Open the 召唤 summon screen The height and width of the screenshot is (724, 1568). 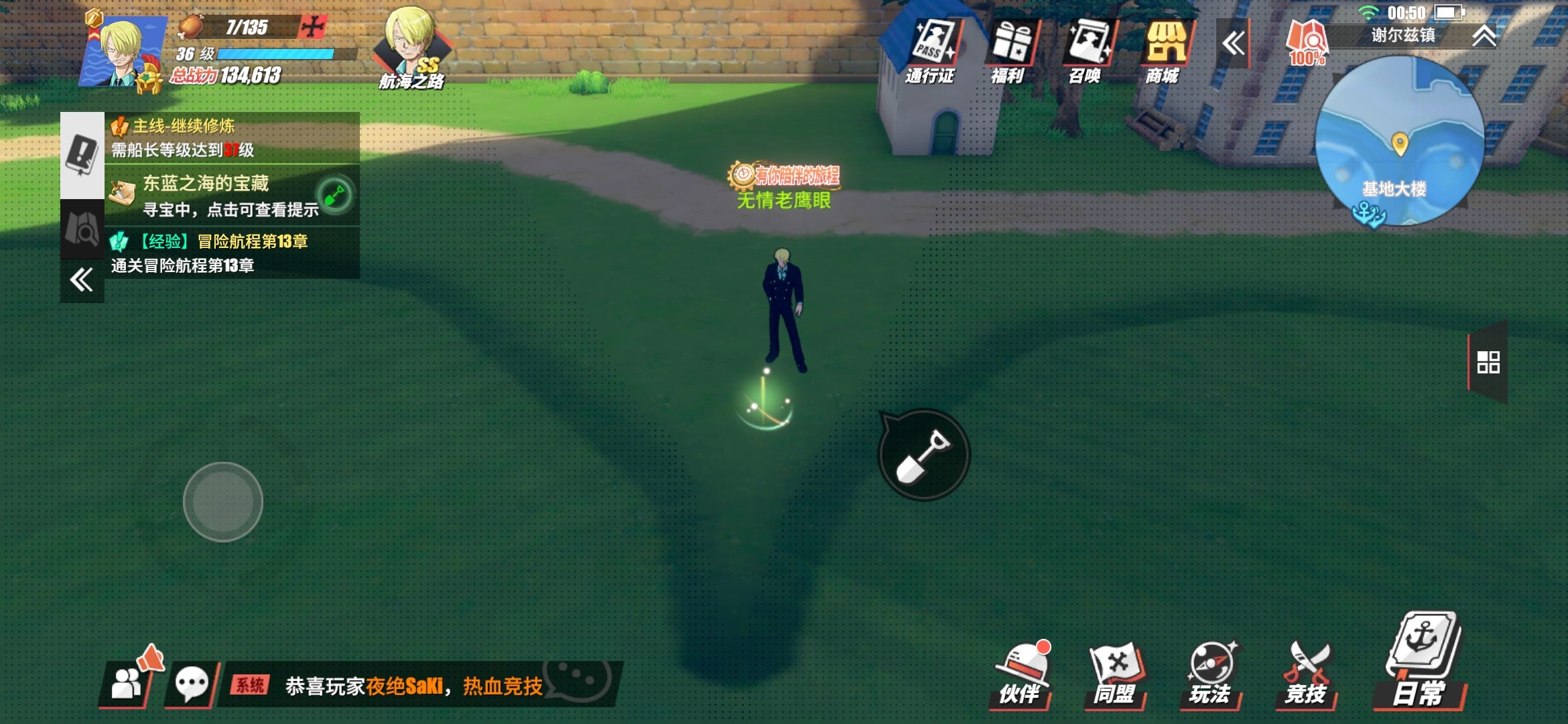[1086, 51]
